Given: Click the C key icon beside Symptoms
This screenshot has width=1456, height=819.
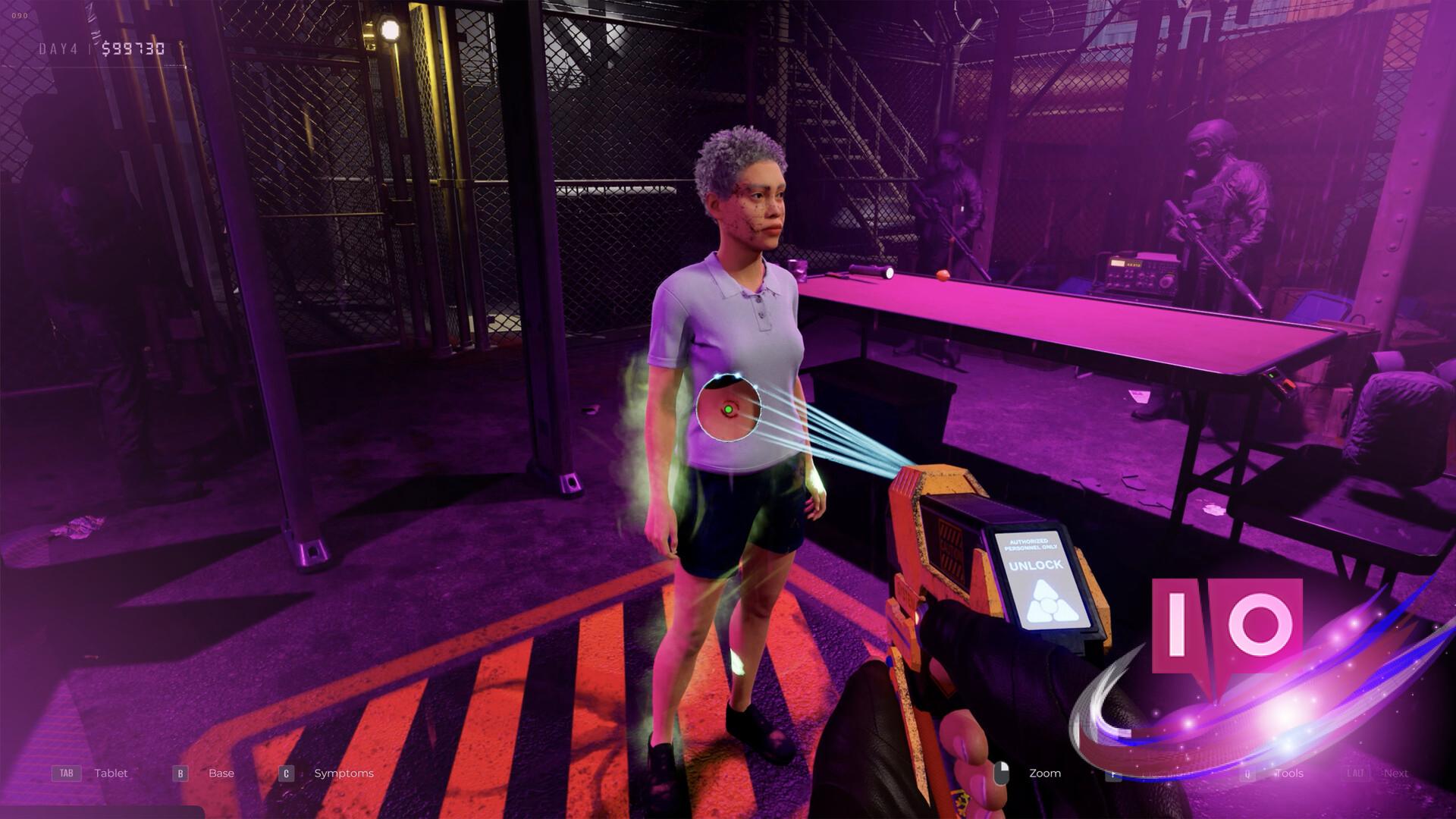Looking at the screenshot, I should coord(286,773).
